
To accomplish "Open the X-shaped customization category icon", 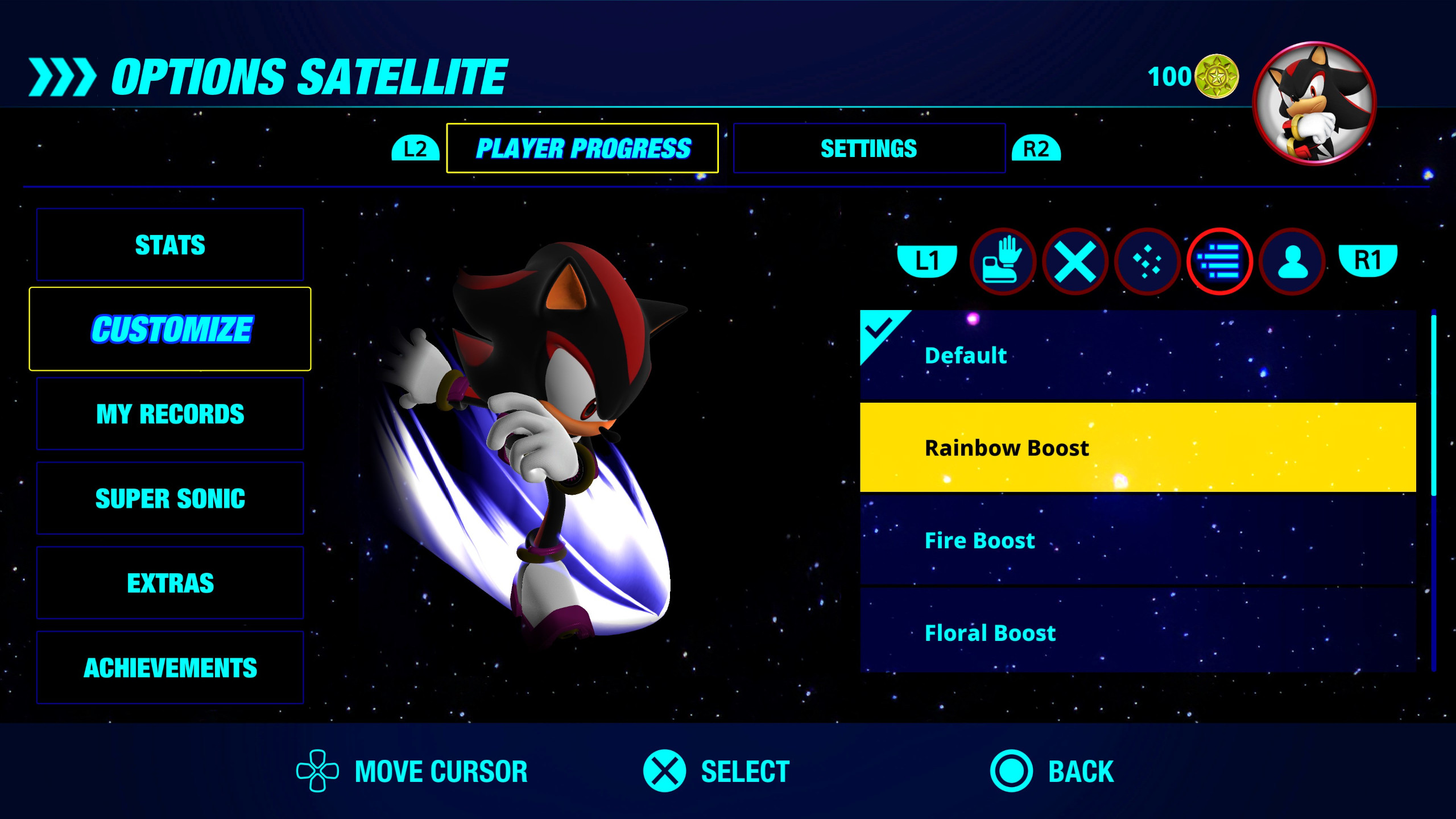I will click(1075, 261).
